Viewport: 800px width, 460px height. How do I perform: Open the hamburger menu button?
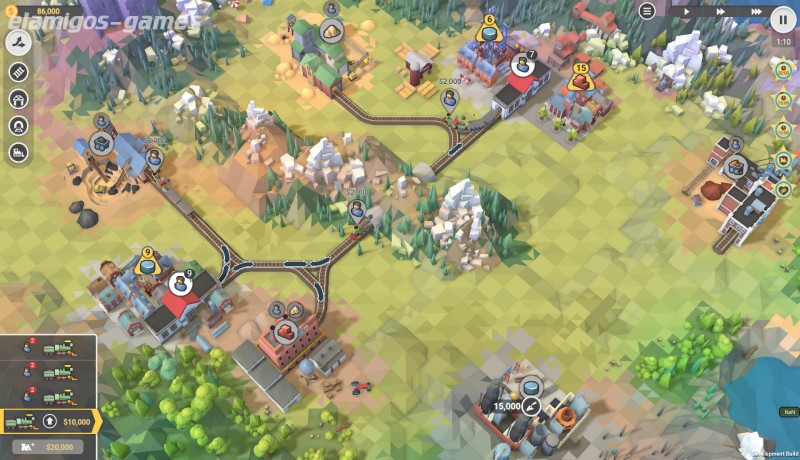click(647, 11)
